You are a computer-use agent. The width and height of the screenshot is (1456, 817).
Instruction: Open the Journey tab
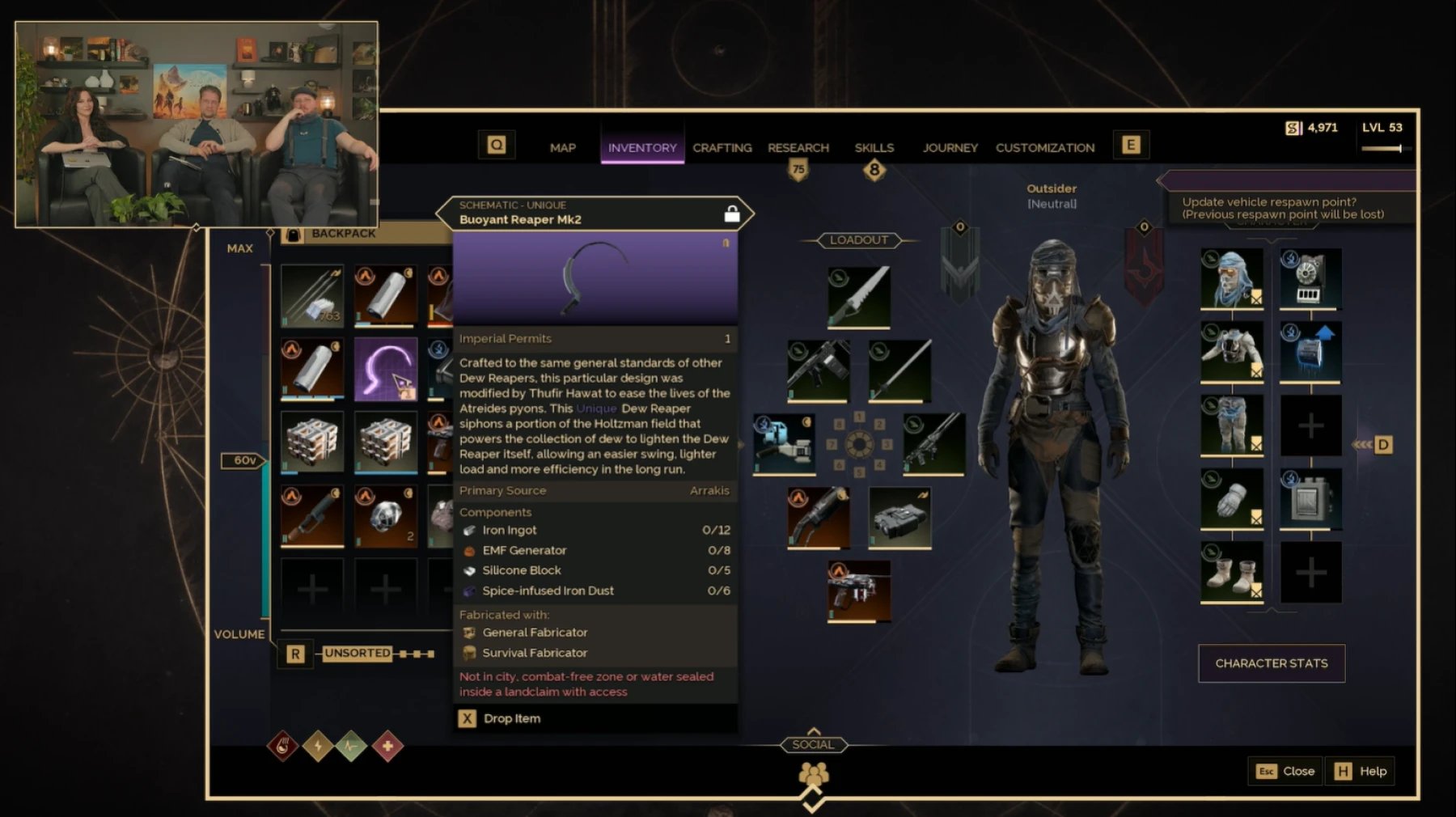tap(950, 148)
